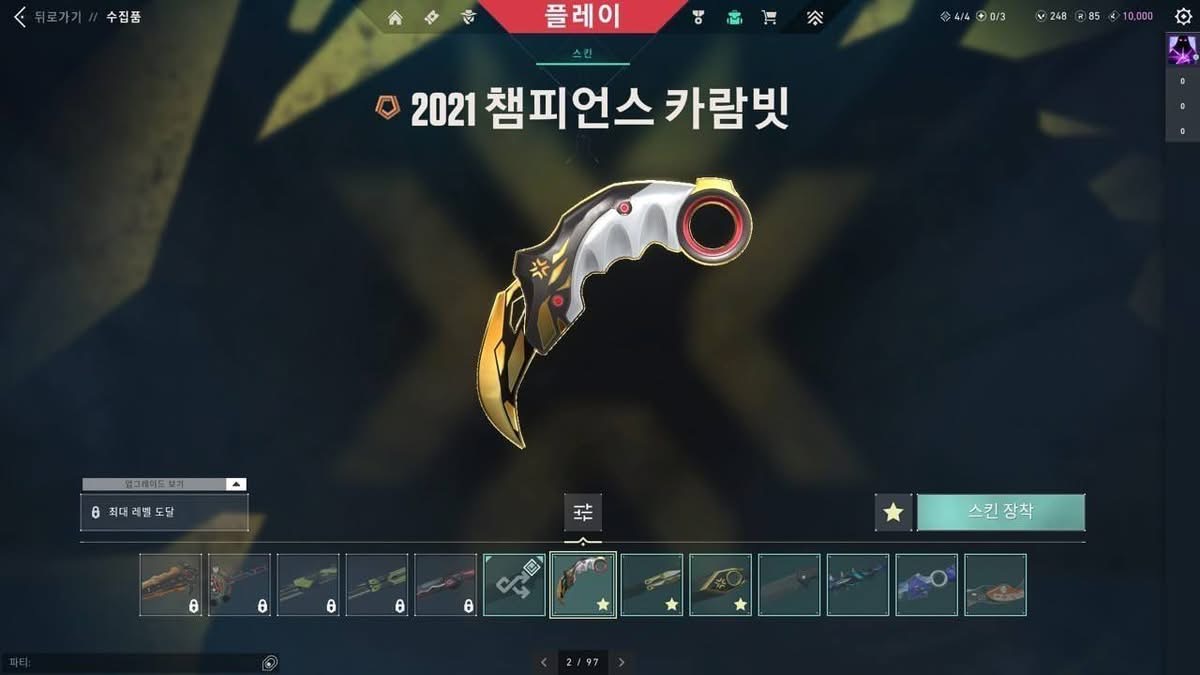Select the random shuffle skin tile
The height and width of the screenshot is (675, 1200).
point(514,585)
